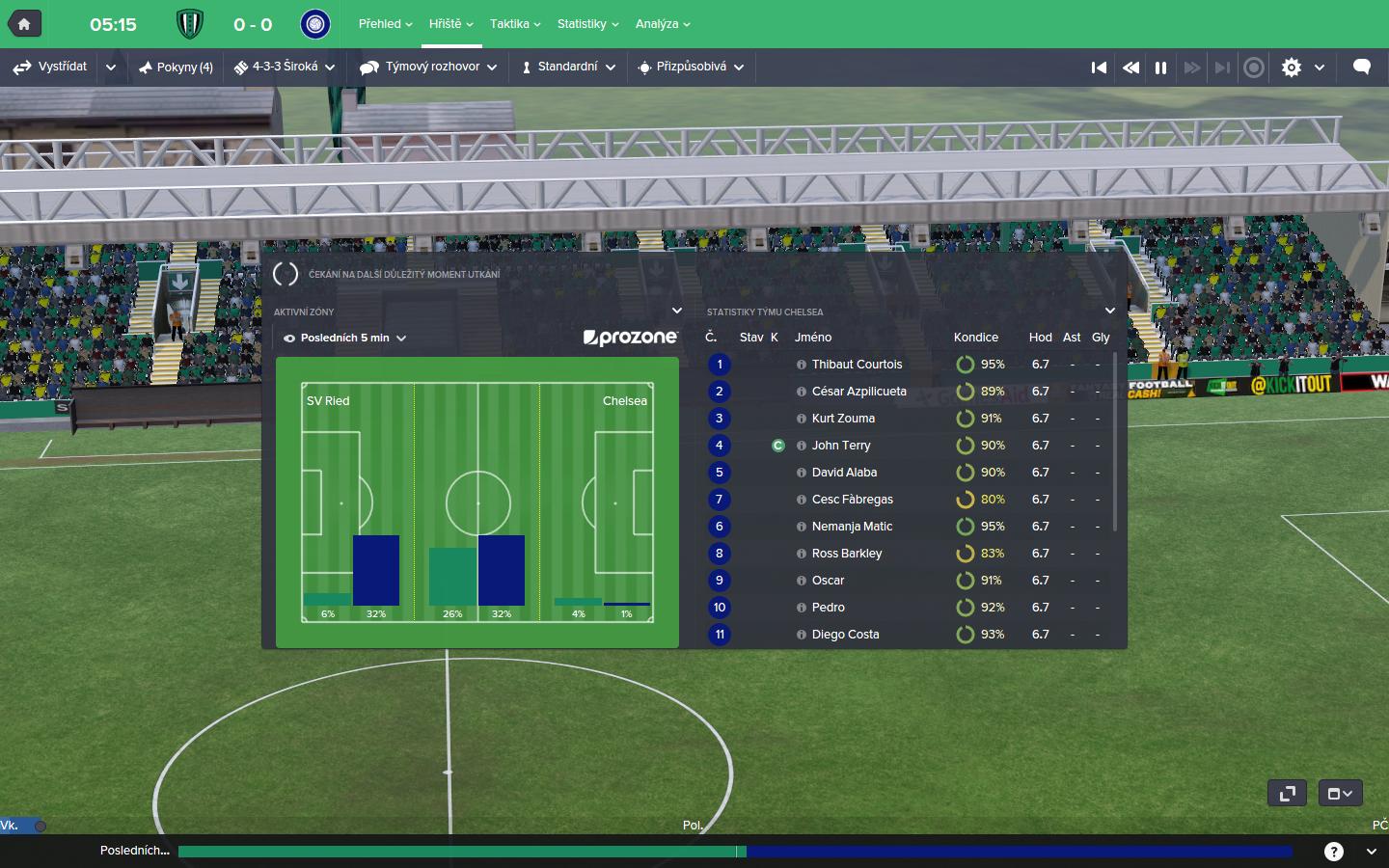
Task: Open Pokyny (4) instructions
Action: click(x=176, y=68)
